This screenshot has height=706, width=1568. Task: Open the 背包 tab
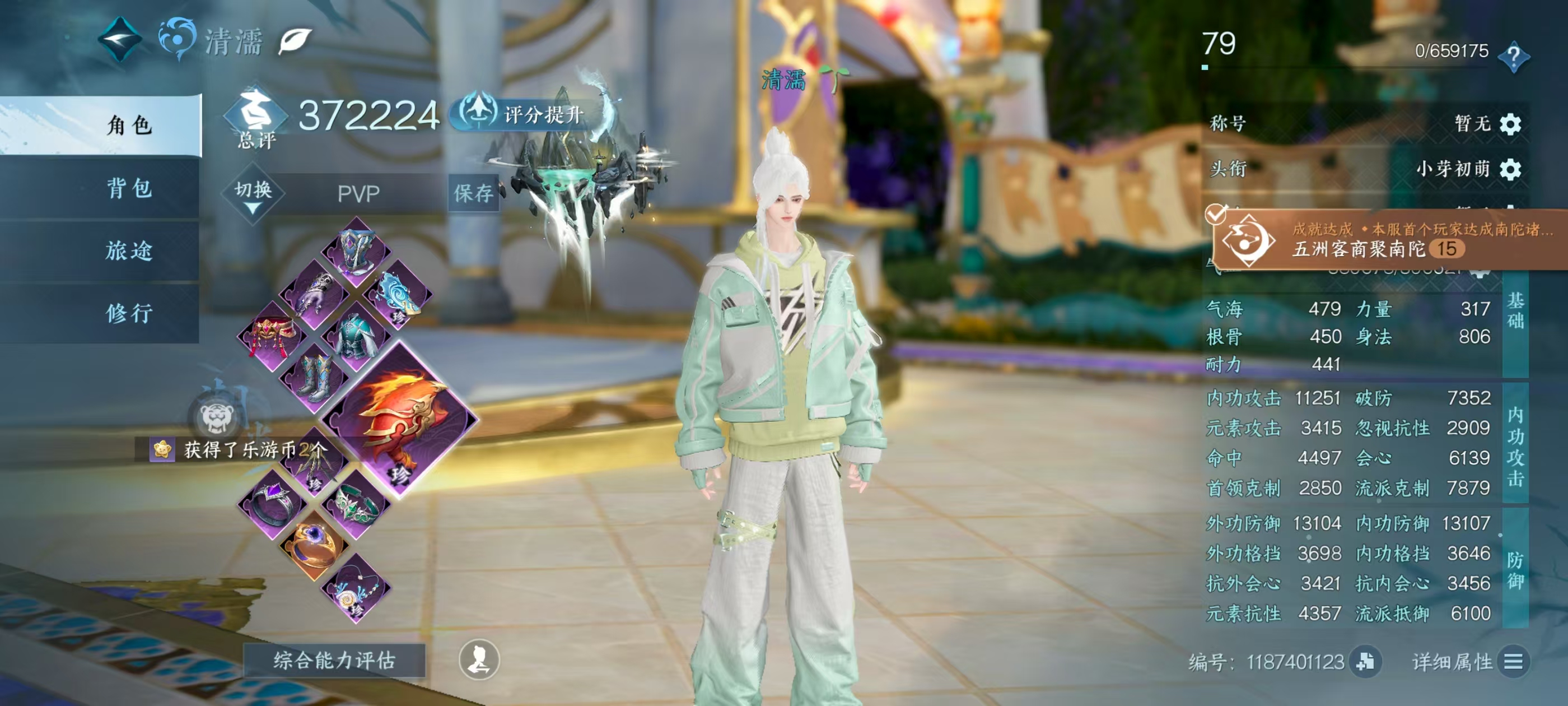pyautogui.click(x=128, y=188)
